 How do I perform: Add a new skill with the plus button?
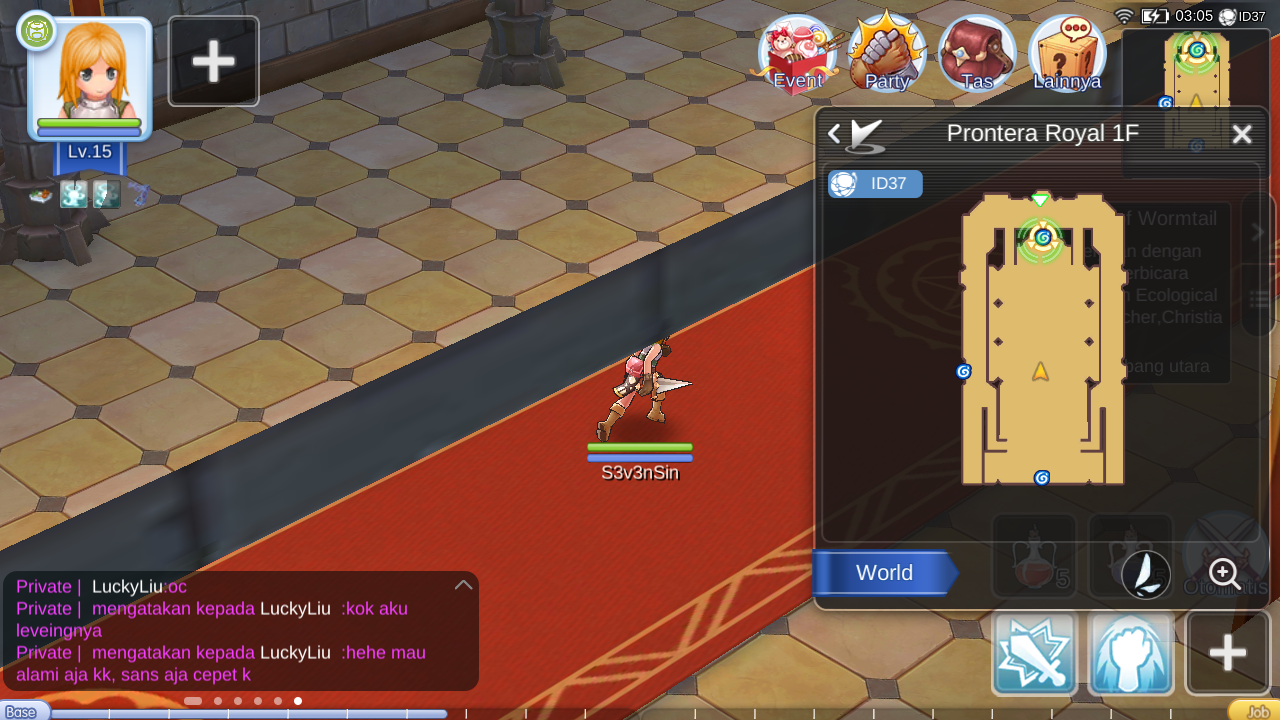pyautogui.click(x=1228, y=653)
